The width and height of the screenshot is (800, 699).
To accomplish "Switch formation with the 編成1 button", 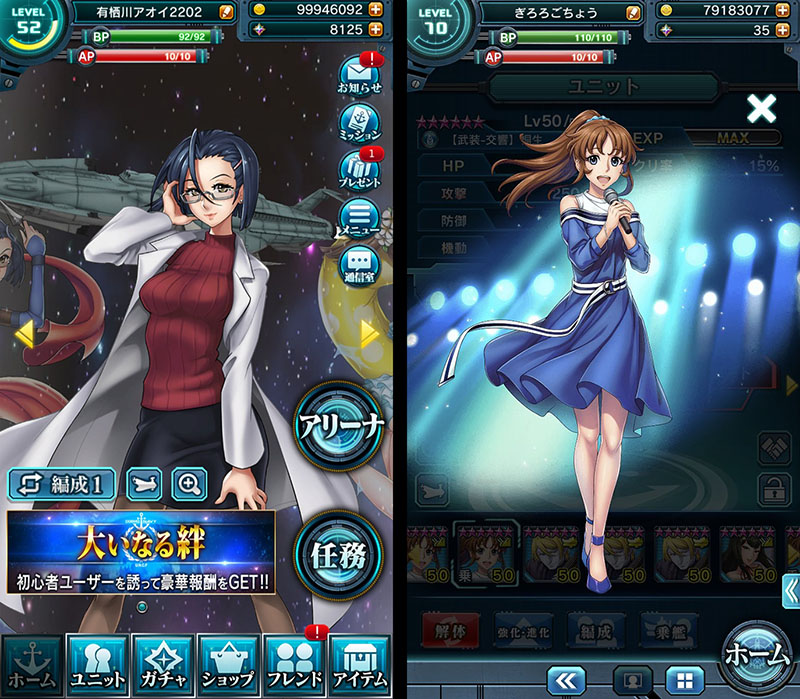I will (64, 484).
